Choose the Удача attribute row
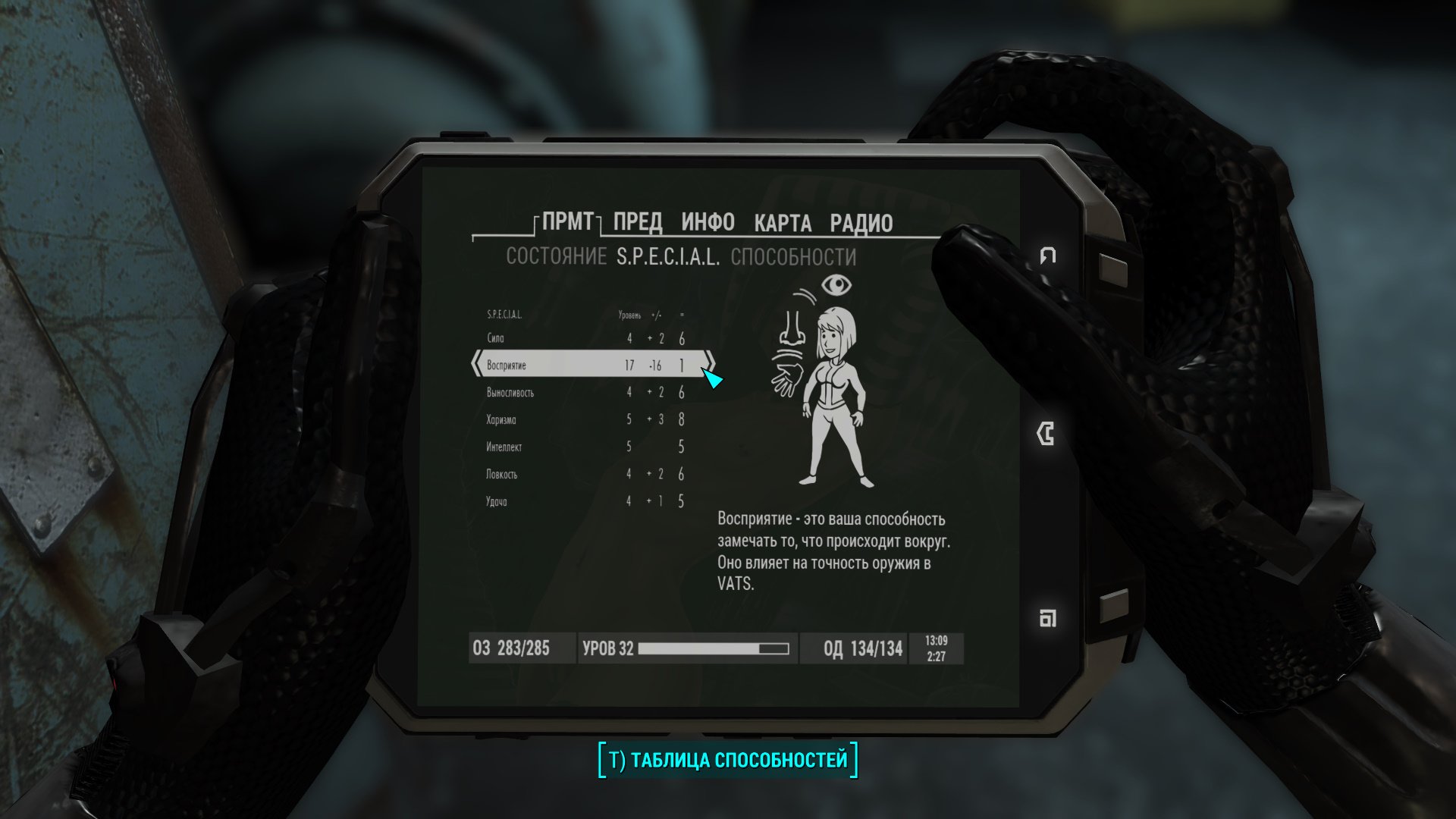The image size is (1456, 819). (584, 502)
